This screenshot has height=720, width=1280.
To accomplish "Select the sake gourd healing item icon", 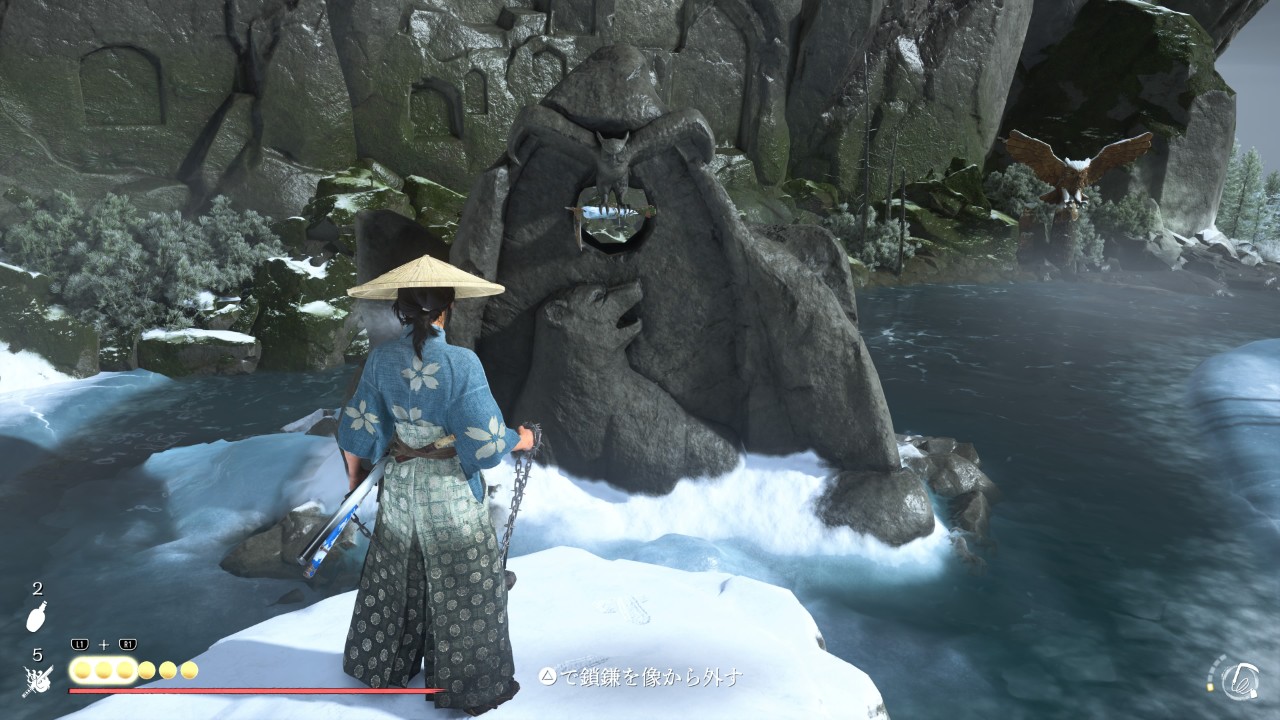I will click(36, 619).
